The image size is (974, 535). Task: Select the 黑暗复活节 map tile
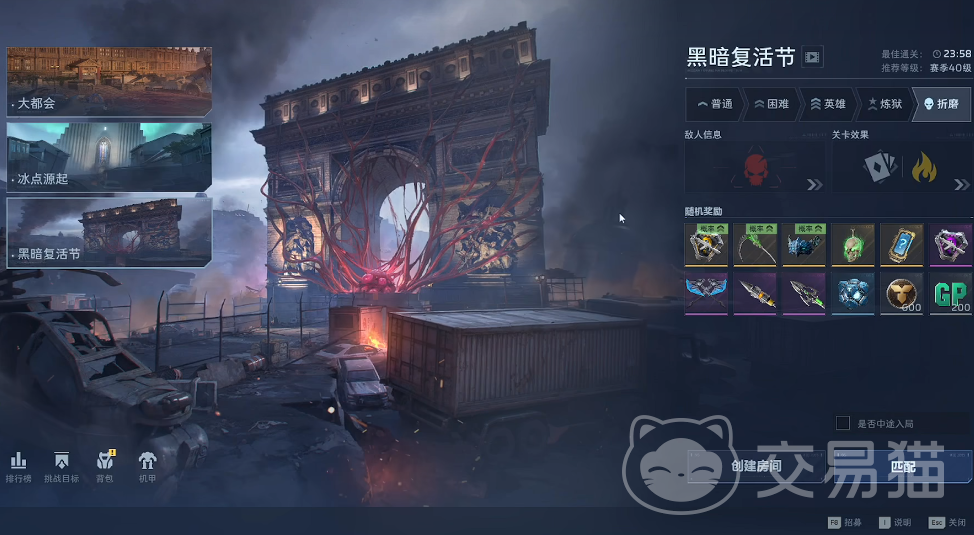coord(108,231)
